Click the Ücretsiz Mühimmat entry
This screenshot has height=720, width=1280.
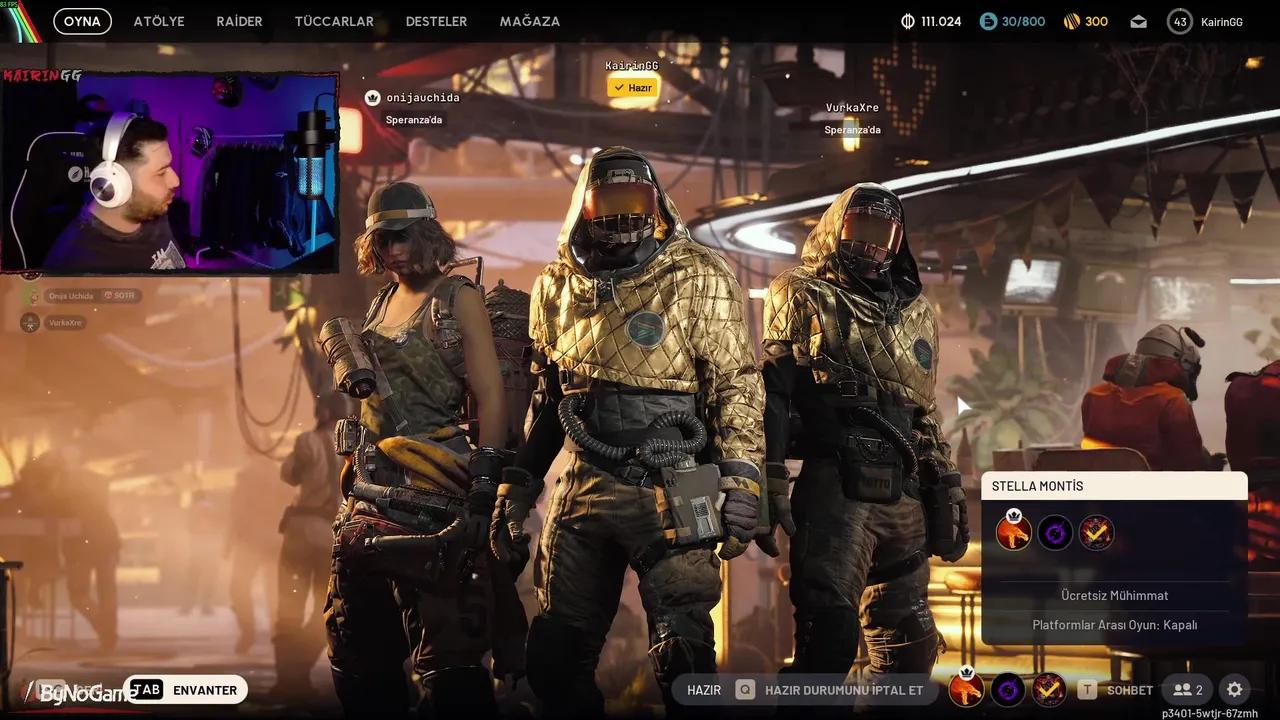tap(1114, 595)
